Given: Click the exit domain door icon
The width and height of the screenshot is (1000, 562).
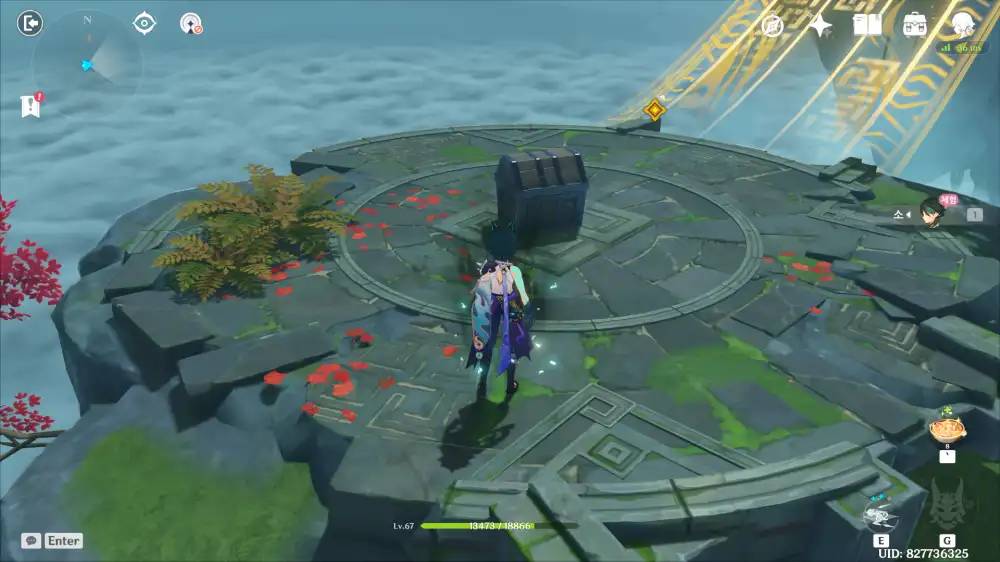Looking at the screenshot, I should coord(31,23).
